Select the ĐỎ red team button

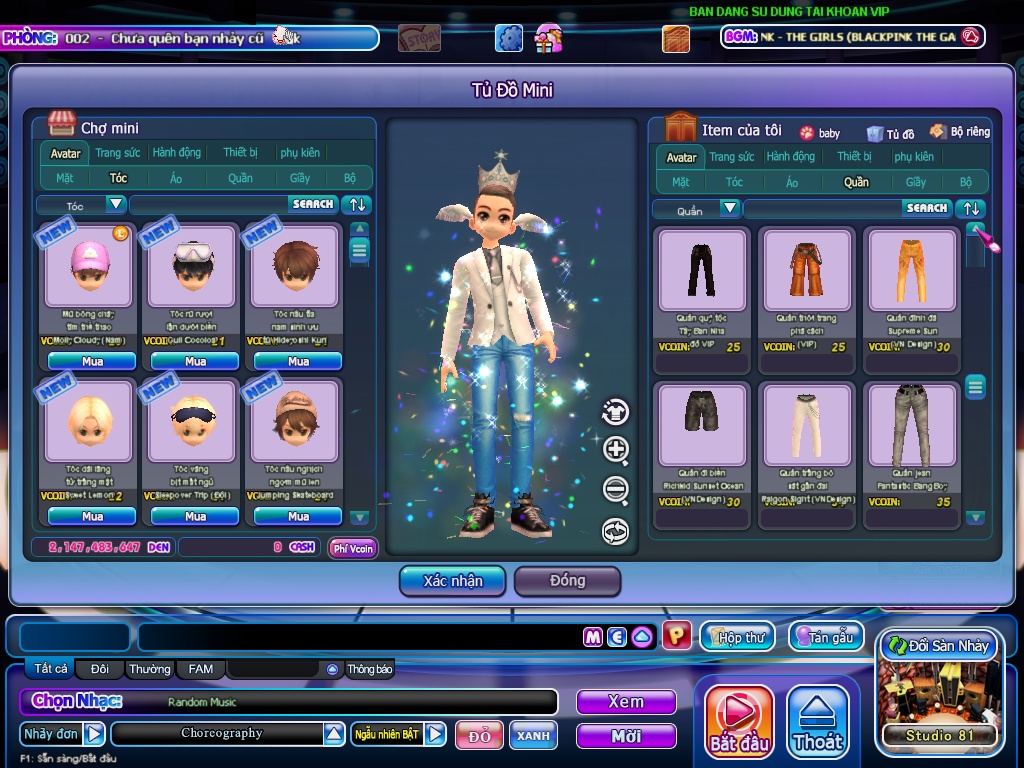pos(480,735)
